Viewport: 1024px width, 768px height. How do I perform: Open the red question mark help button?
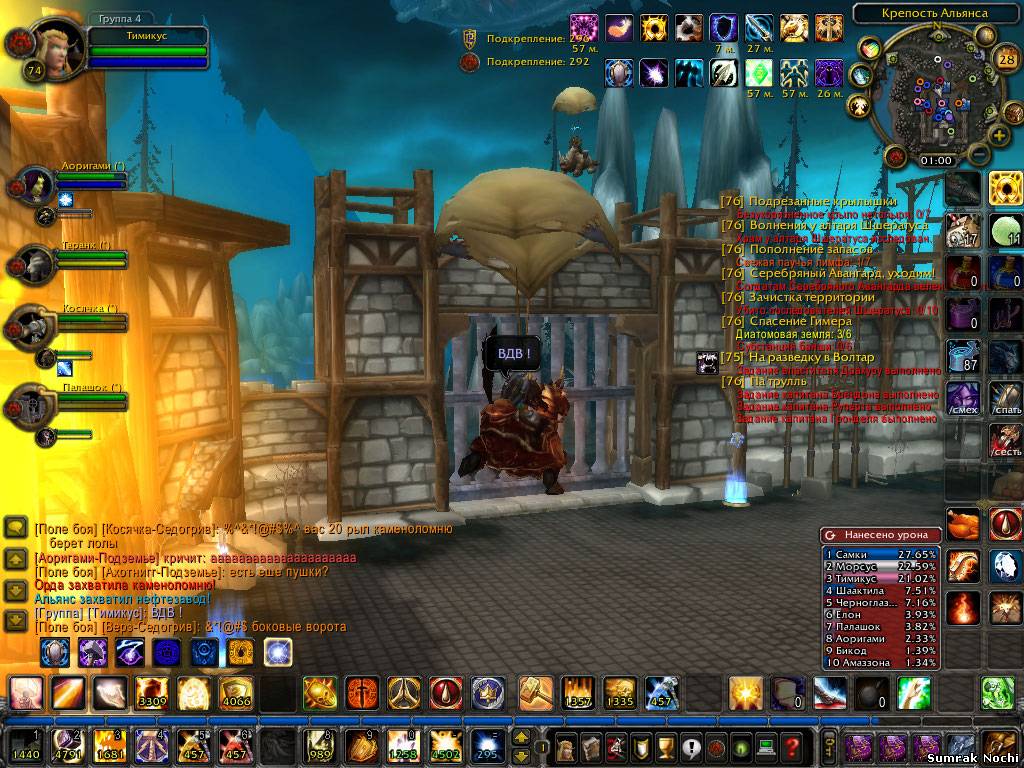792,746
